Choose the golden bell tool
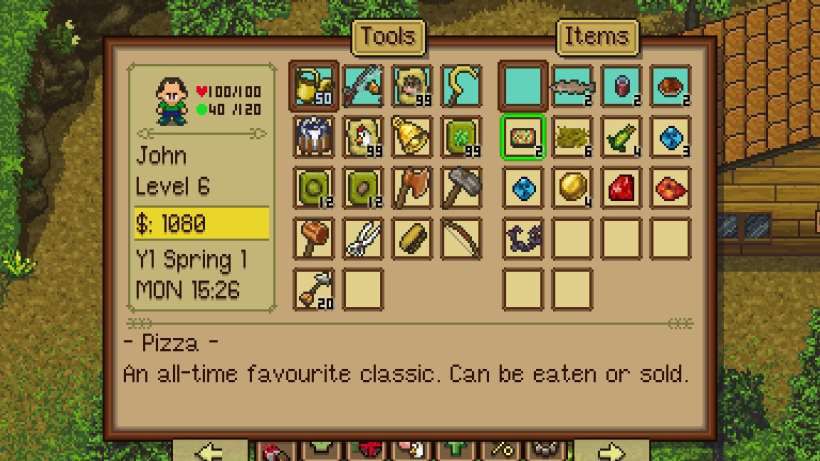 [x=412, y=137]
